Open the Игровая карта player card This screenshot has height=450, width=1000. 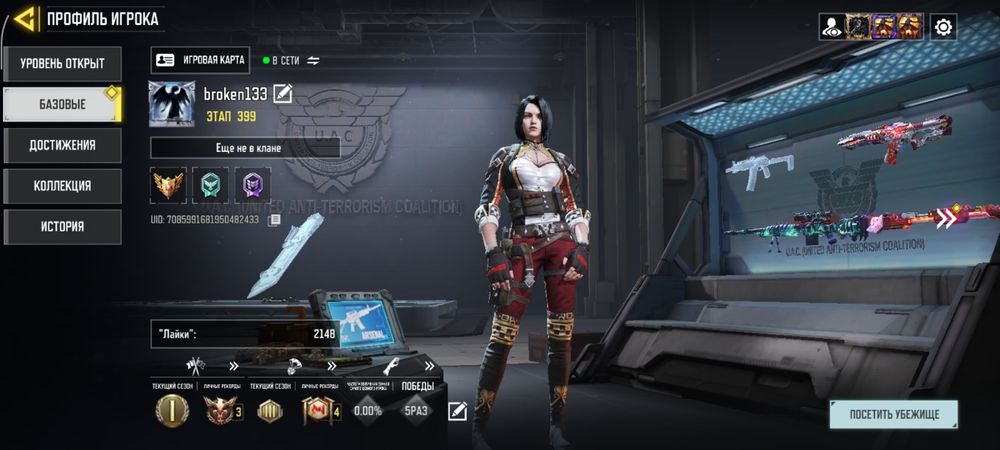pyautogui.click(x=201, y=60)
